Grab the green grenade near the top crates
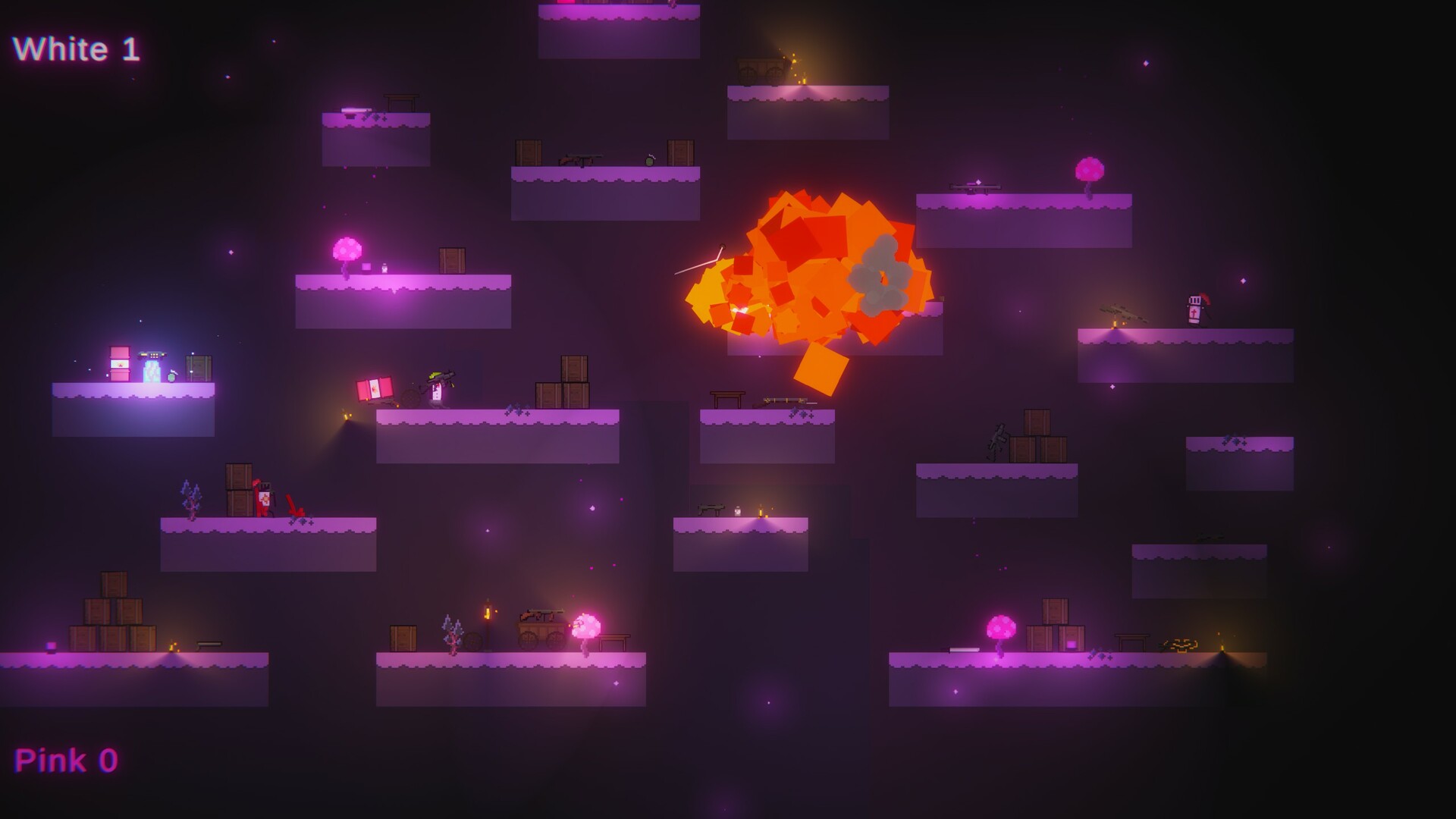 [x=650, y=162]
